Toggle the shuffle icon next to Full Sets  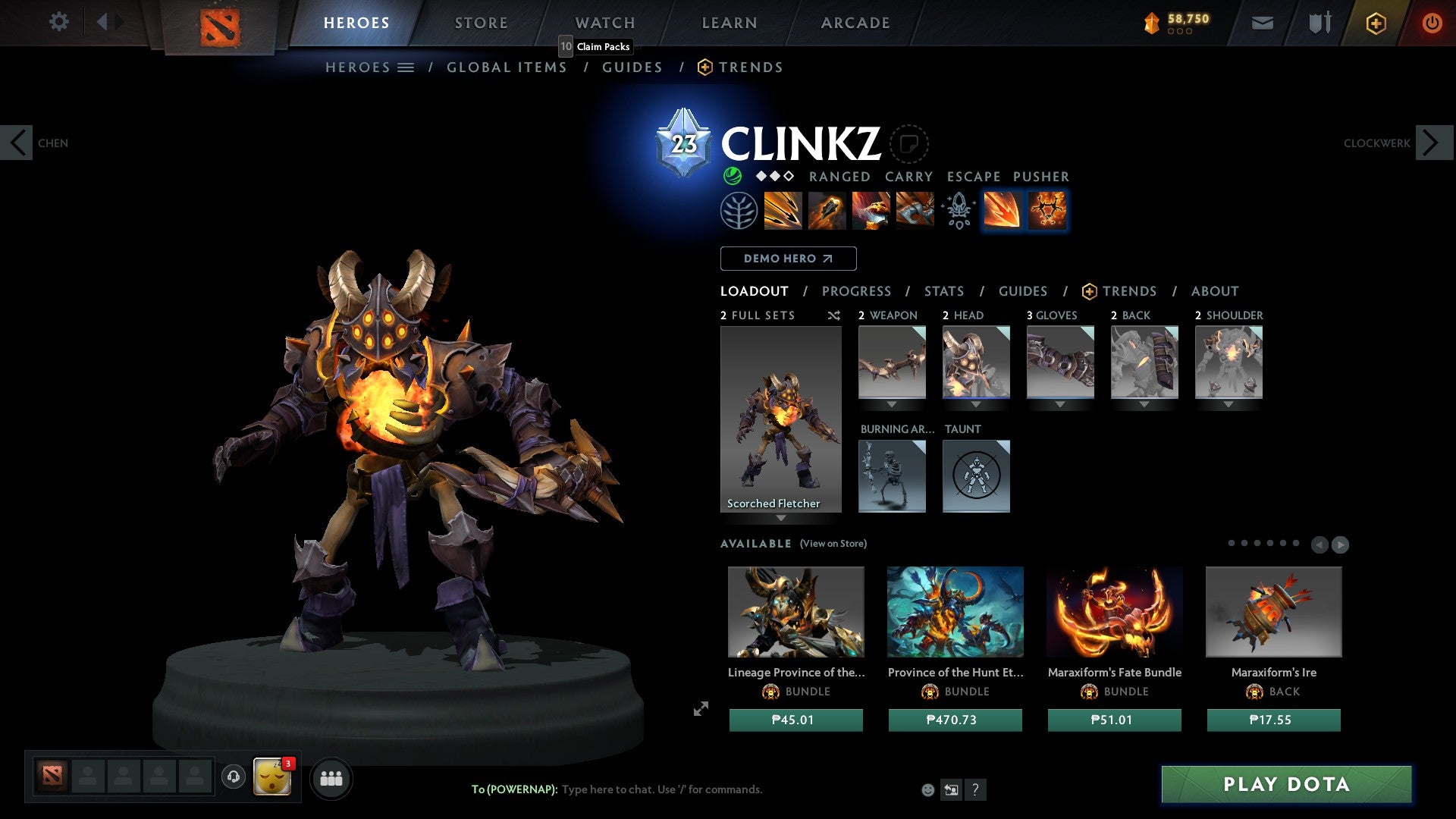tap(833, 315)
